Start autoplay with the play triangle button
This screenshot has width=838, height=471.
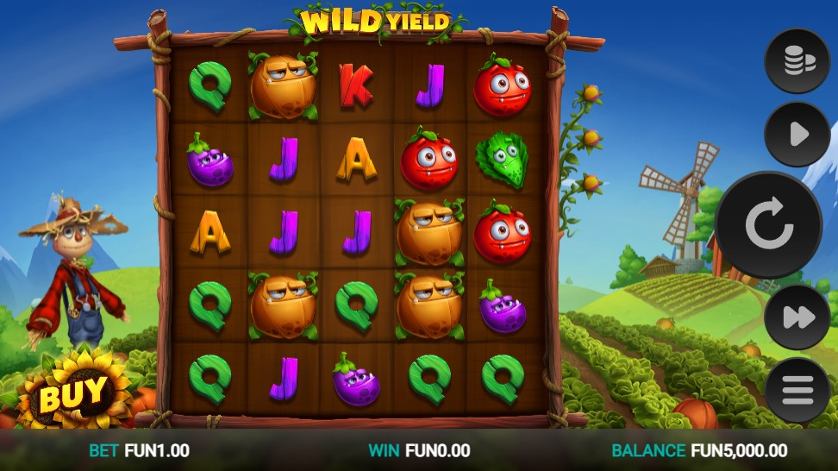pos(797,134)
